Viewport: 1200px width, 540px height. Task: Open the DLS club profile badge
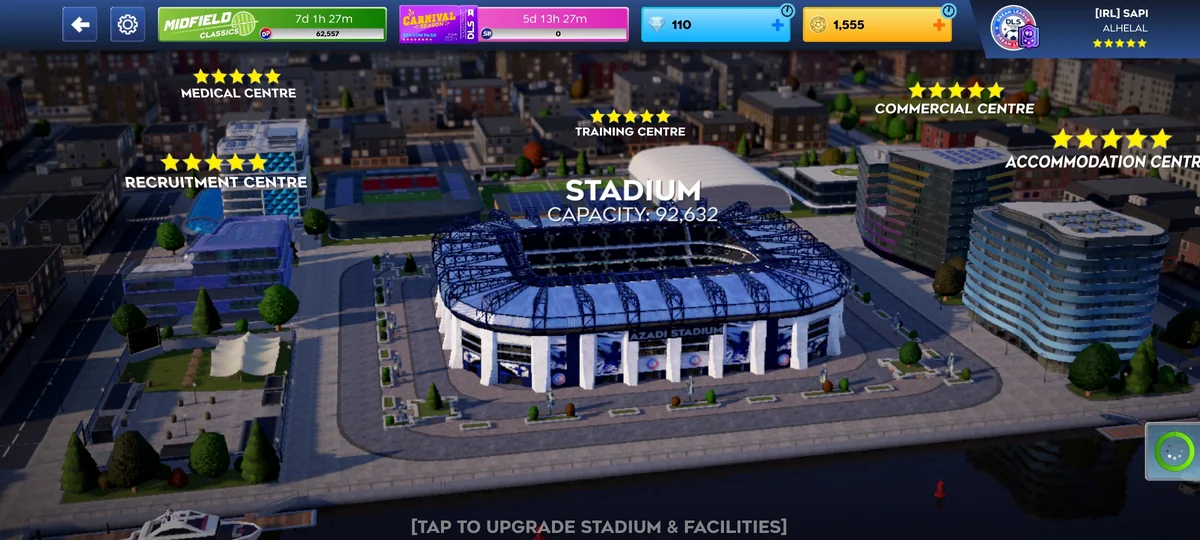coord(1014,29)
